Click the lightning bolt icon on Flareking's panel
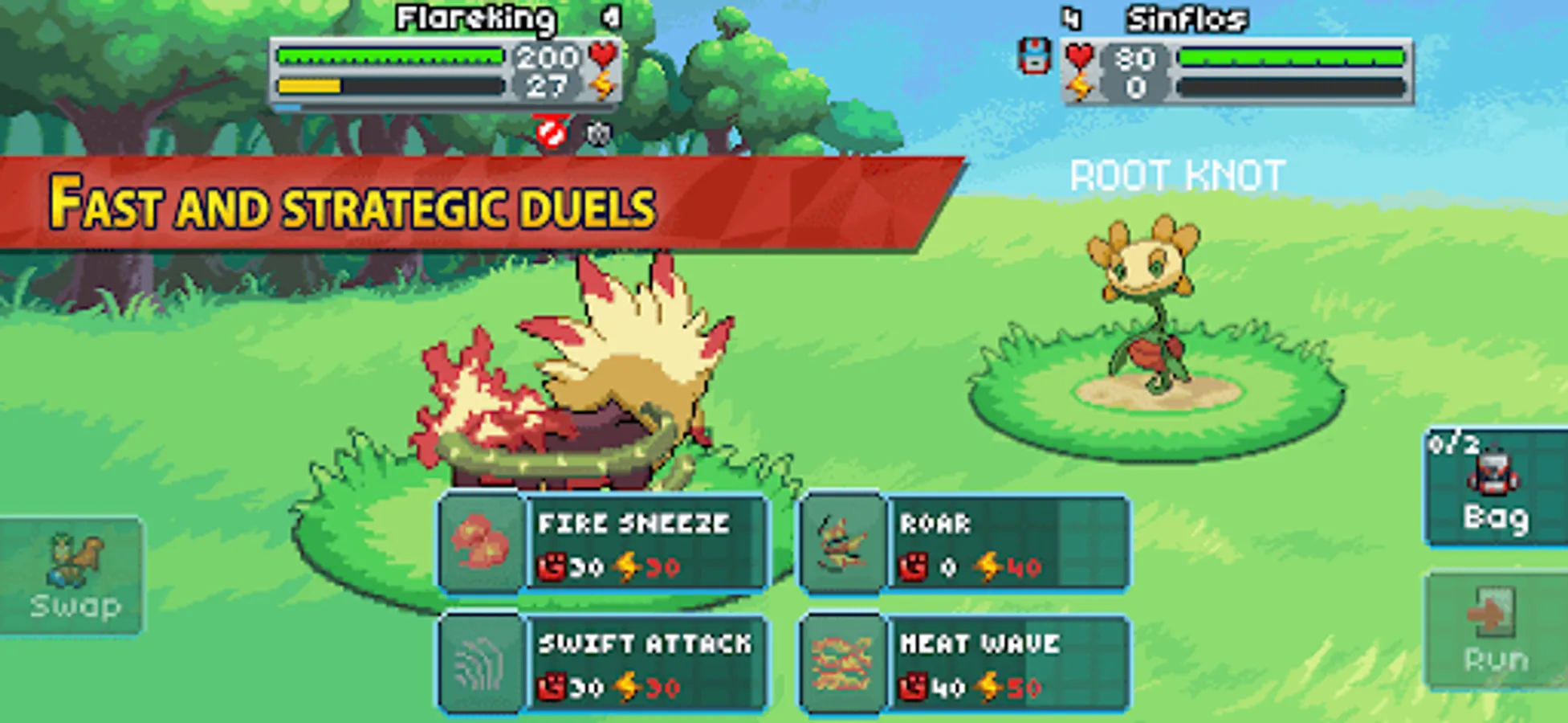This screenshot has width=1568, height=723. click(x=604, y=81)
